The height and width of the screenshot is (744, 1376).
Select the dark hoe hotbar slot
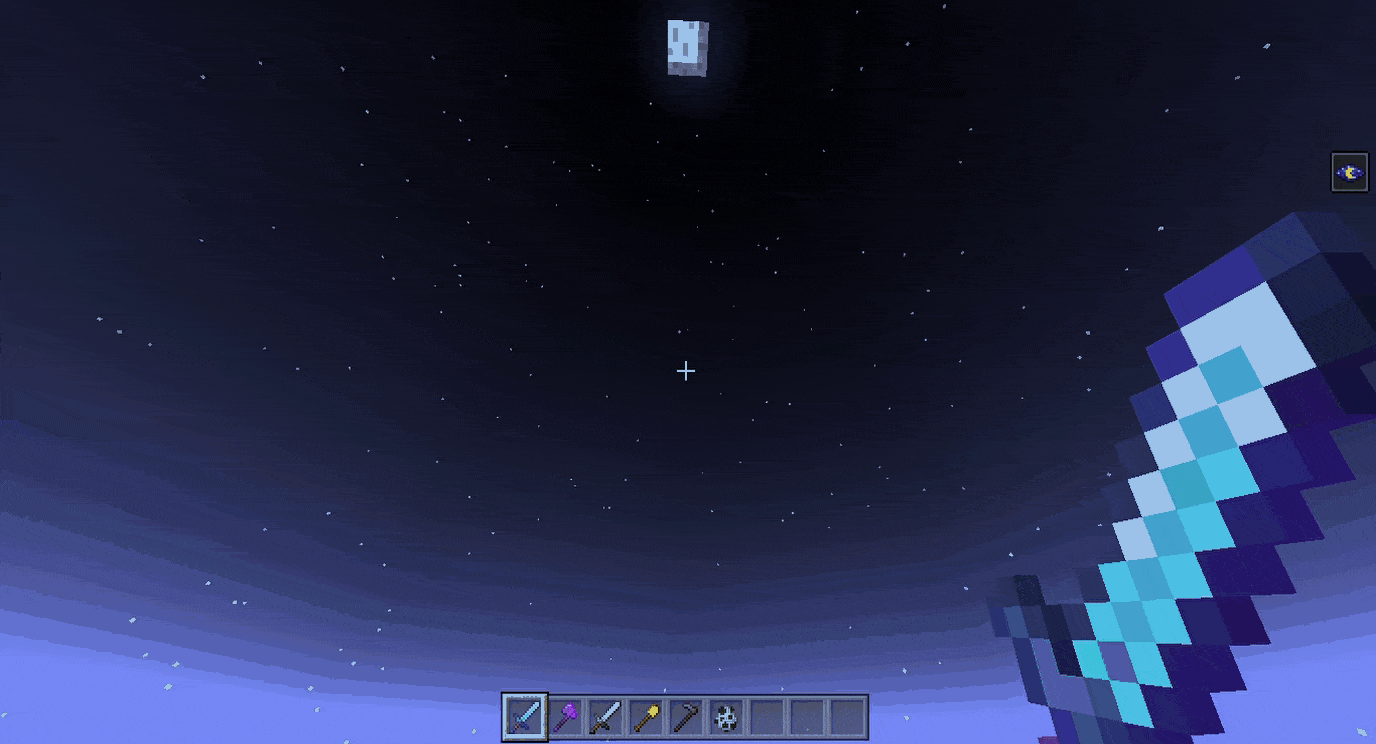click(x=686, y=717)
